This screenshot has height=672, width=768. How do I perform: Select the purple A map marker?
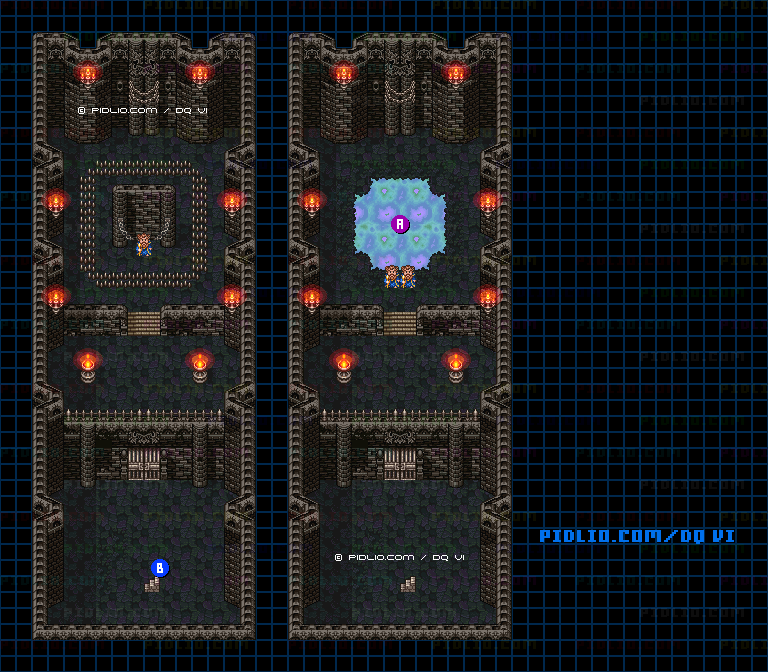coord(400,224)
